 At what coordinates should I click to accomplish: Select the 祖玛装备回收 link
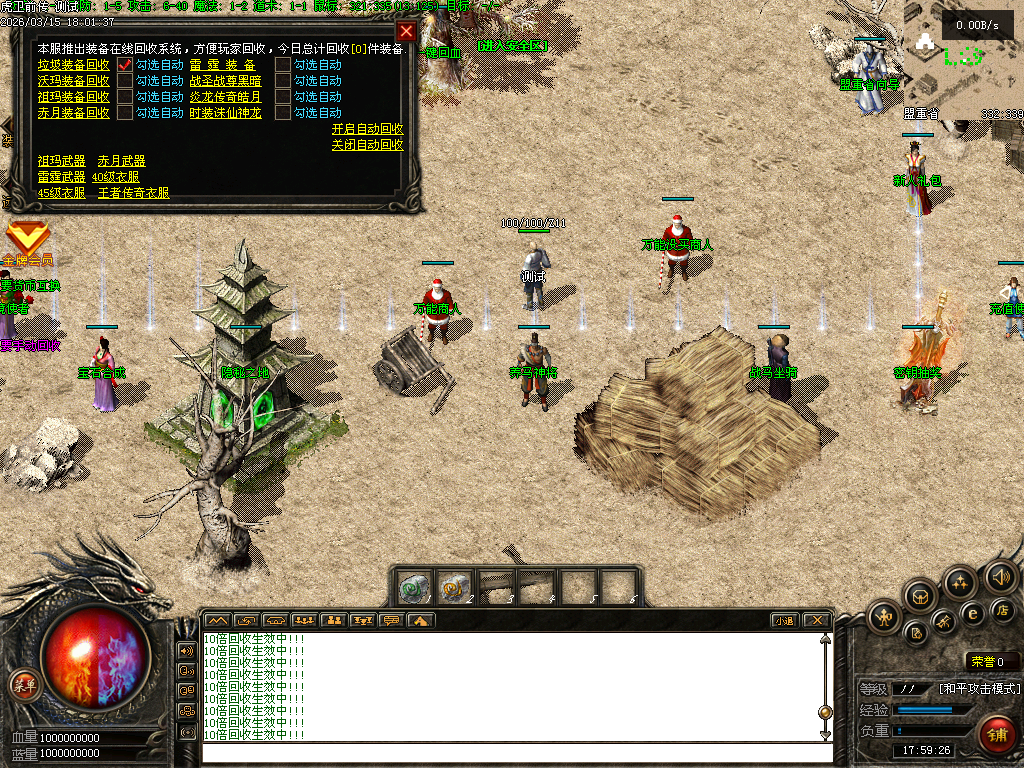pyautogui.click(x=73, y=97)
